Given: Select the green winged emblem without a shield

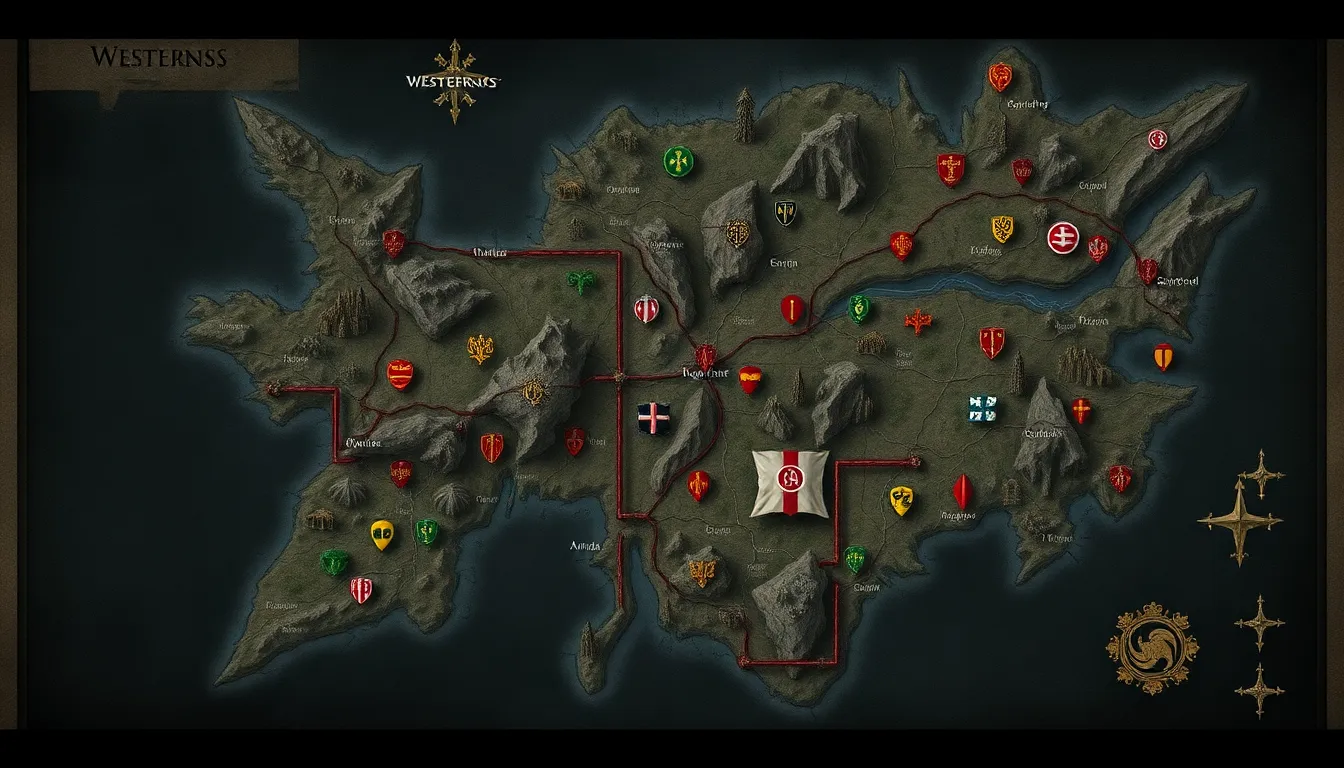Looking at the screenshot, I should coord(580,282).
